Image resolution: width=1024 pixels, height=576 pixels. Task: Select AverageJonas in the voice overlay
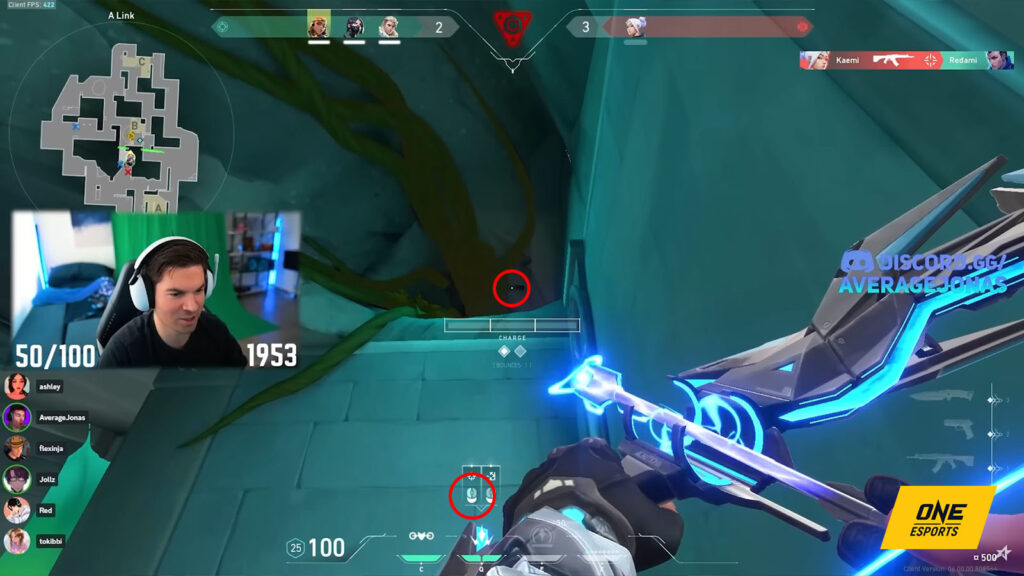[x=17, y=417]
